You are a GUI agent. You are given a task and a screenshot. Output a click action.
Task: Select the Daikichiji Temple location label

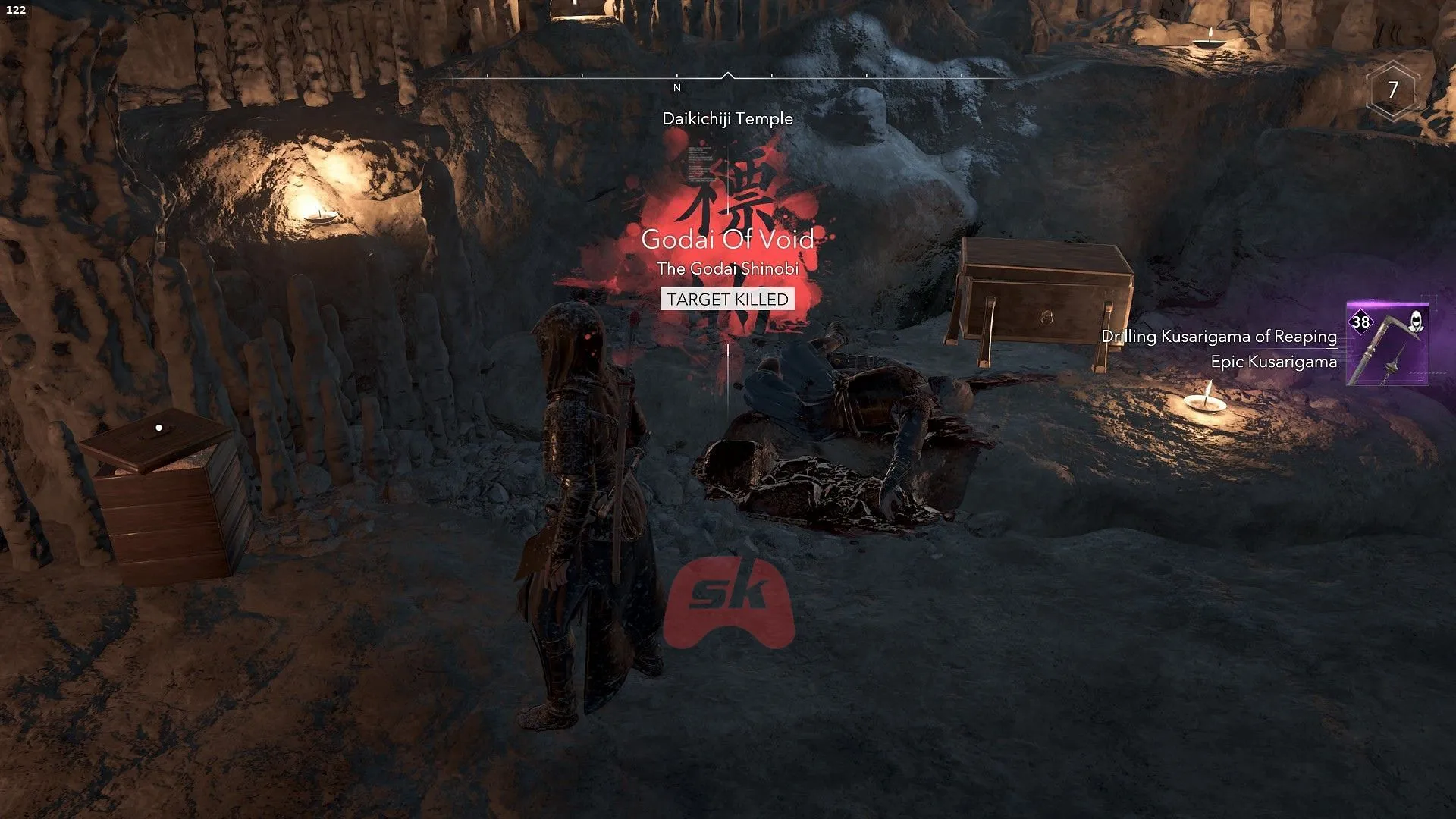click(726, 119)
